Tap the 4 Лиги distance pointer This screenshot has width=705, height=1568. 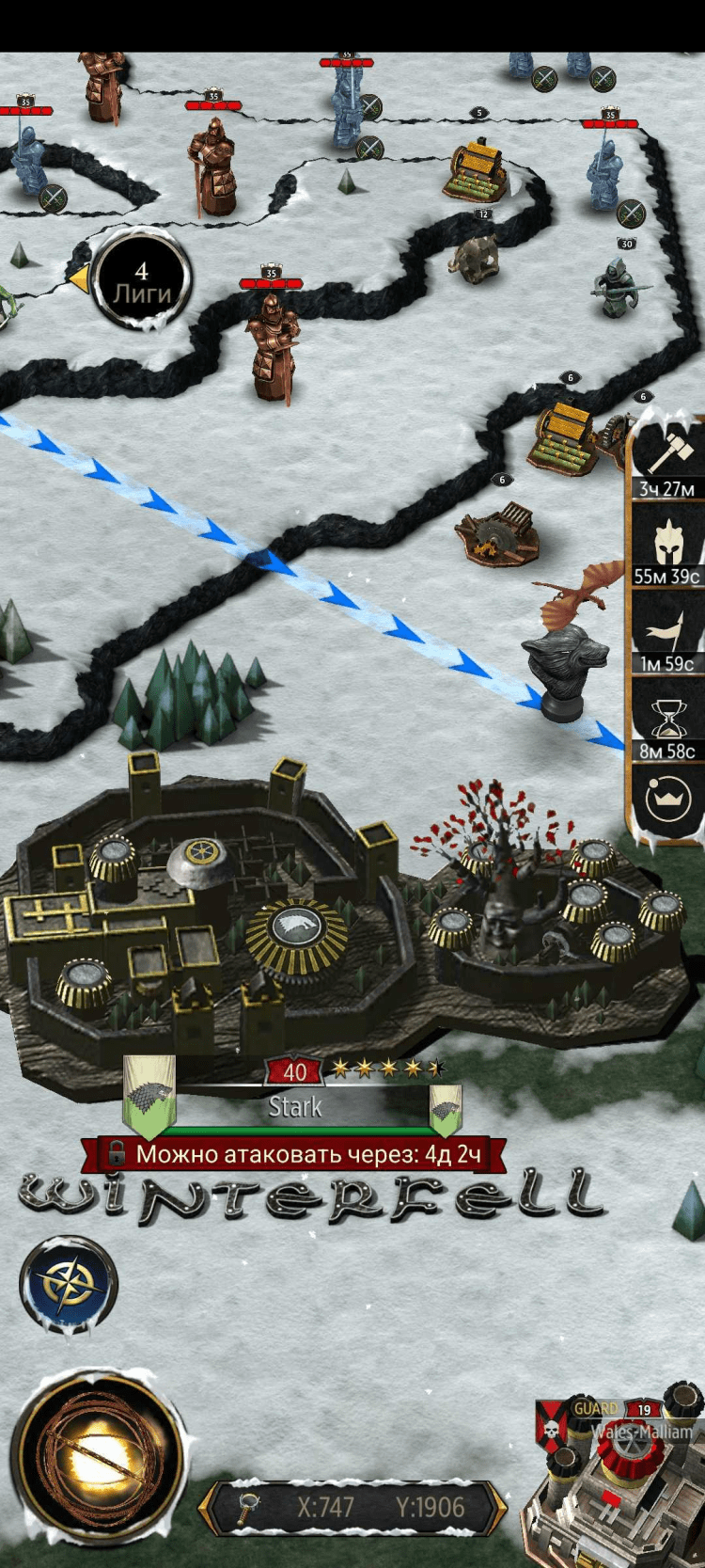(x=141, y=280)
